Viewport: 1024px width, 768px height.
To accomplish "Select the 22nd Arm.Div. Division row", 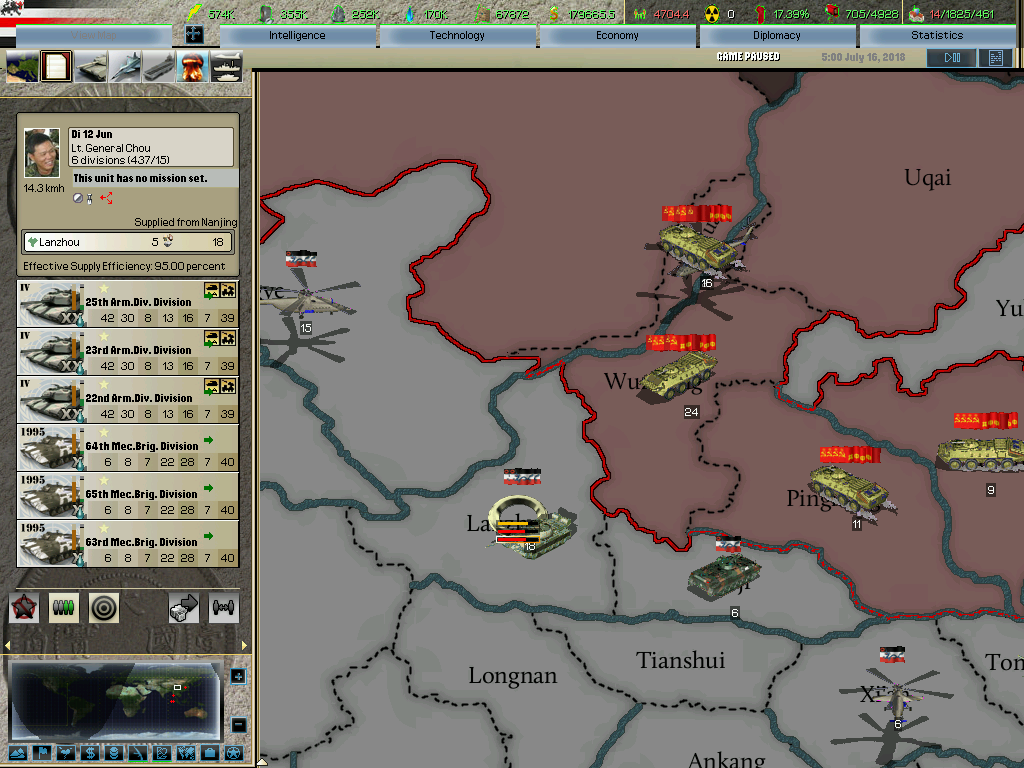I will (128, 400).
